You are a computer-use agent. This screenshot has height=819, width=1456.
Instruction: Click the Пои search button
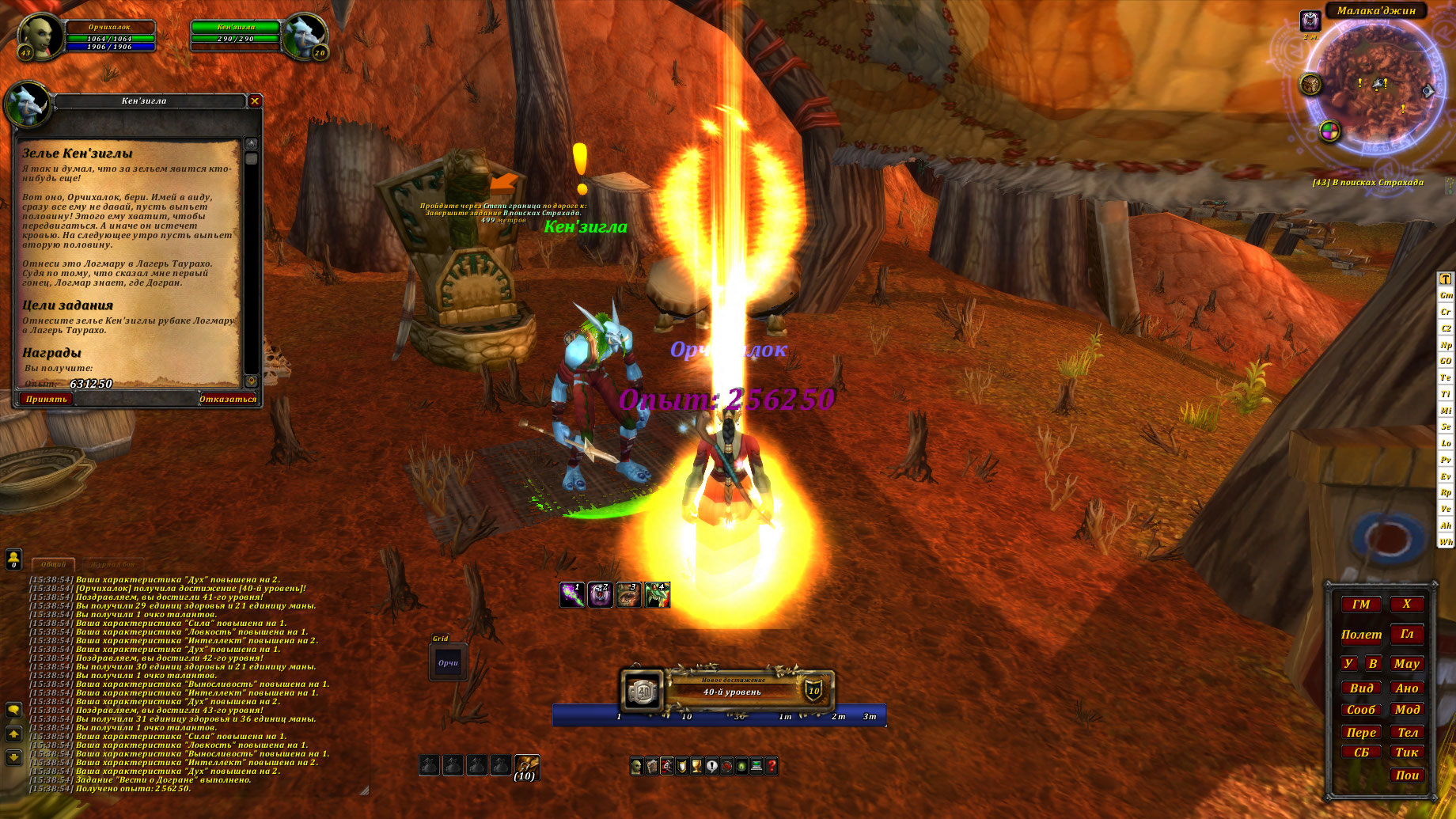point(1407,775)
